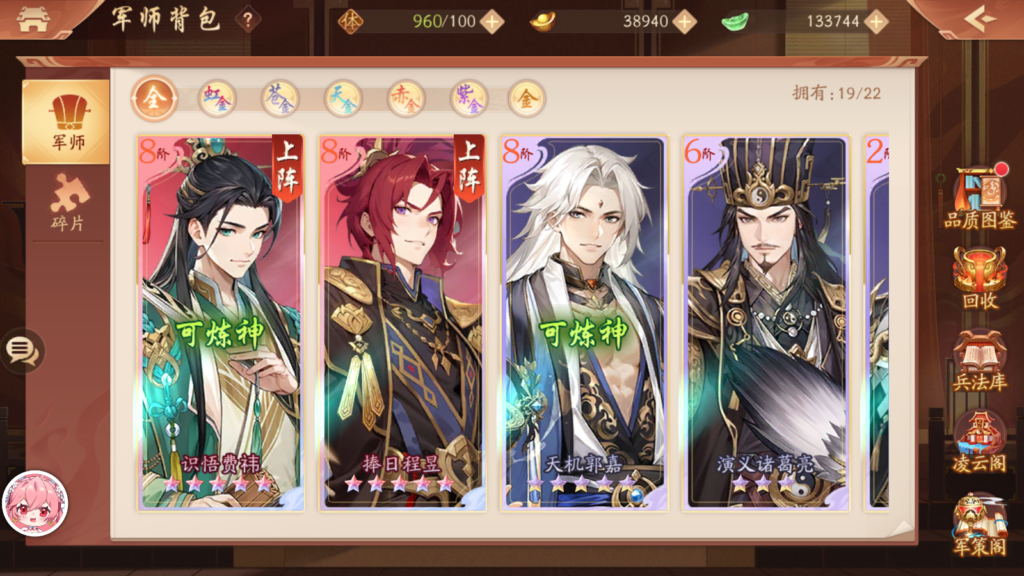Viewport: 1024px width, 576px height.
Task: Pick the 天机郭嘉 strategist card
Action: coord(584,322)
